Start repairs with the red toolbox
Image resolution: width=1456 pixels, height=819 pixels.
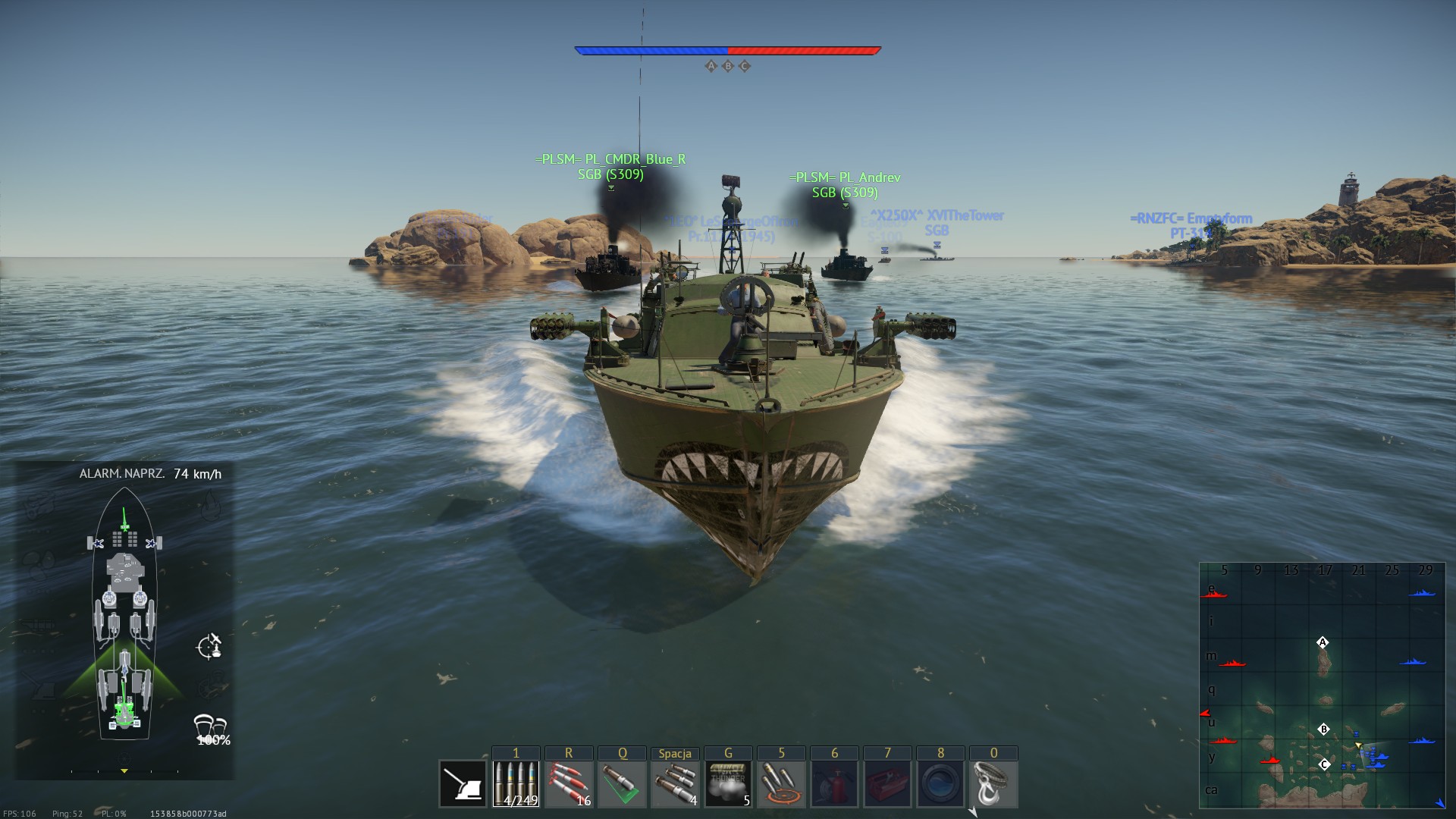[887, 784]
